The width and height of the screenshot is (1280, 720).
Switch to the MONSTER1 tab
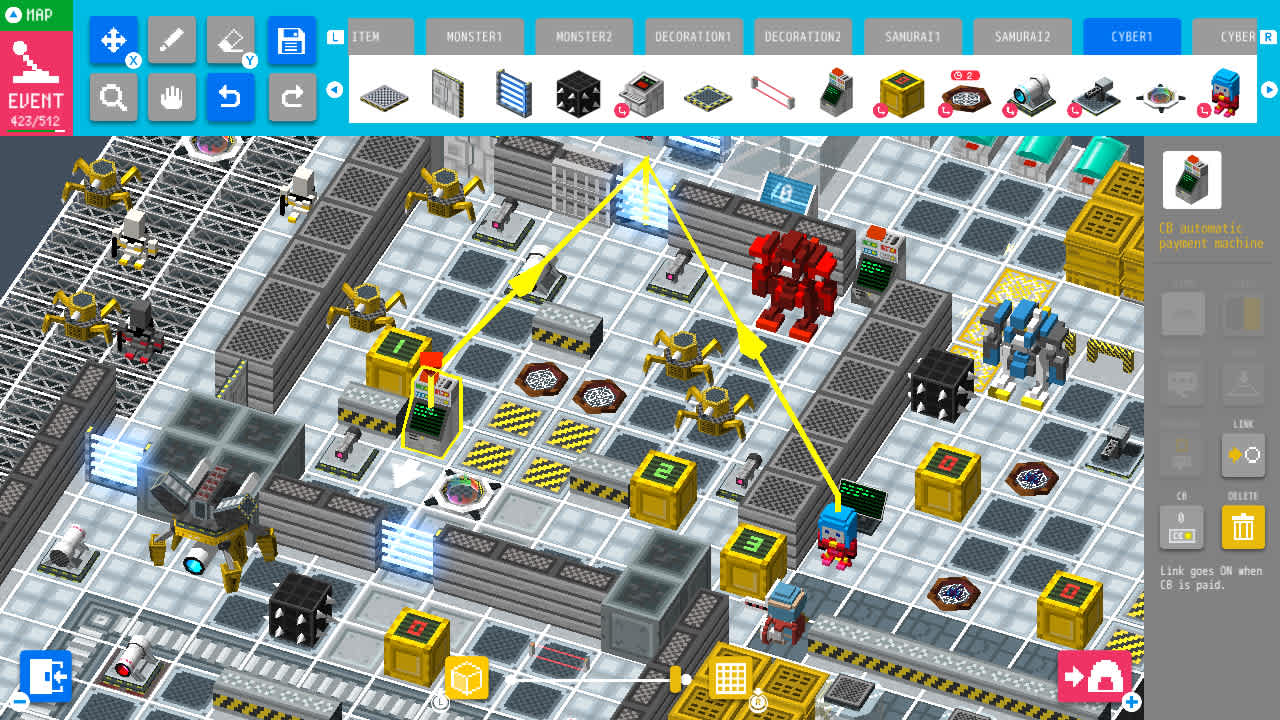point(474,36)
